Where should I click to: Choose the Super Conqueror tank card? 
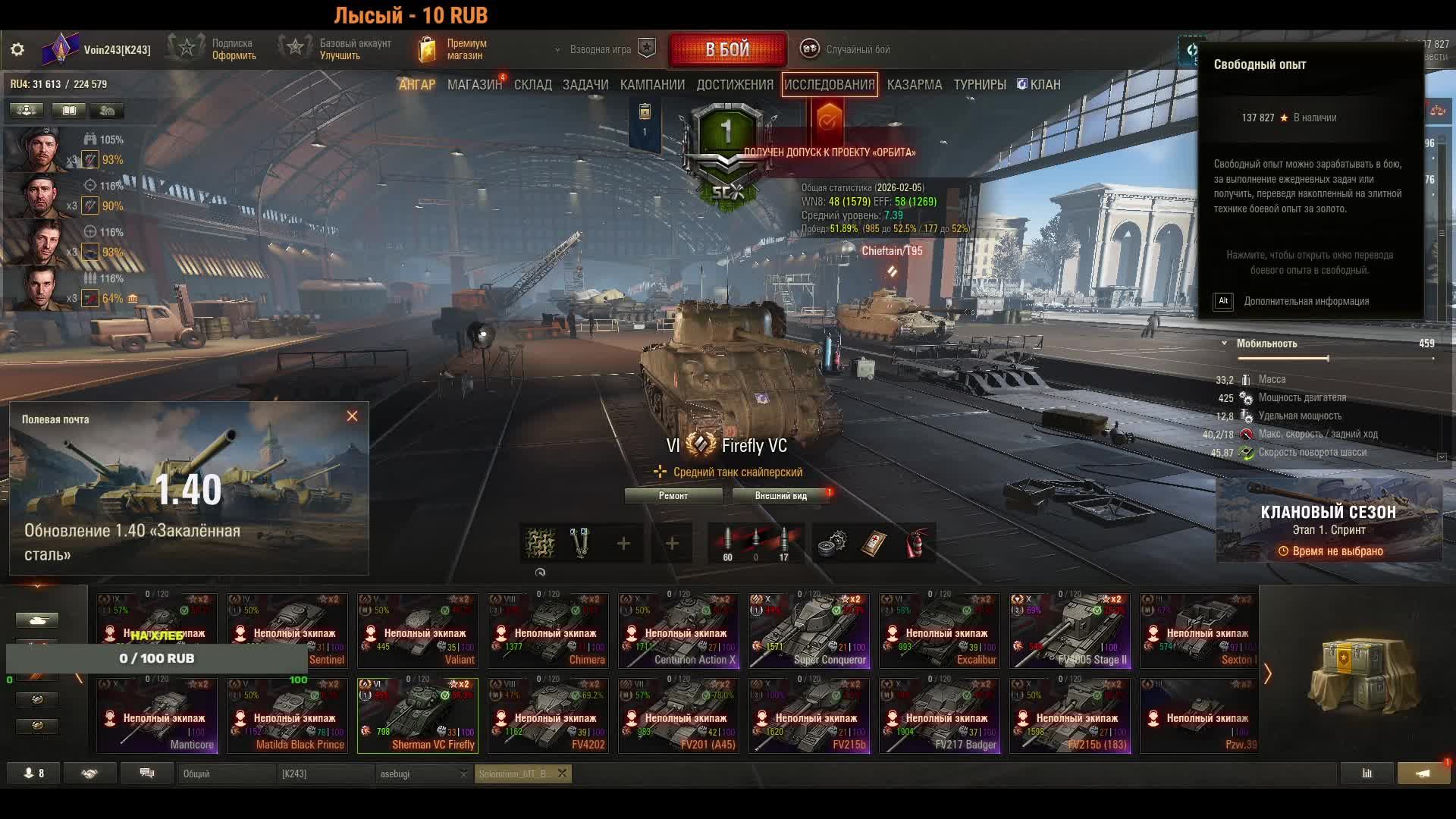click(809, 630)
